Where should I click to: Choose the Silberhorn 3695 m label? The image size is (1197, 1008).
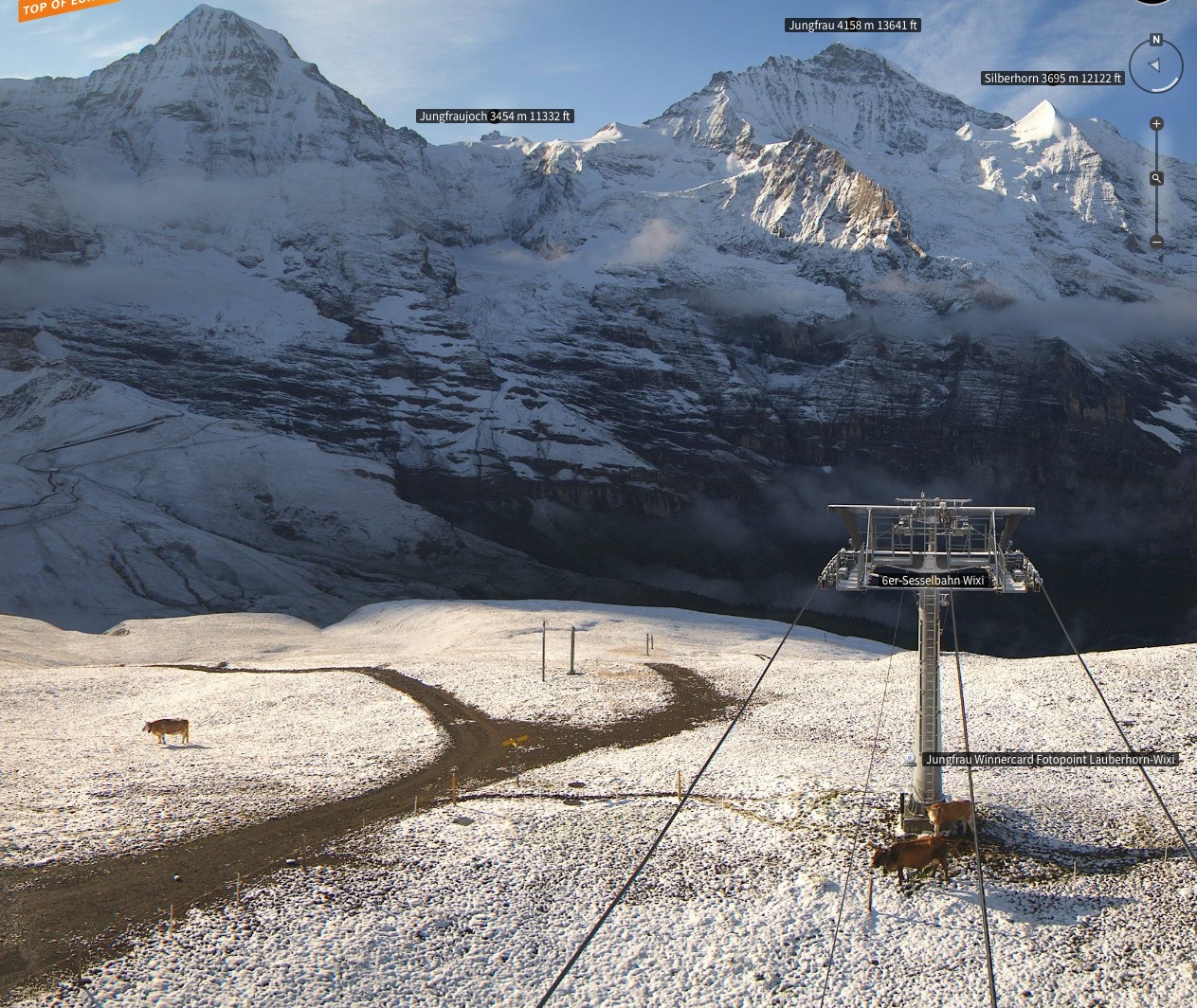point(1052,79)
